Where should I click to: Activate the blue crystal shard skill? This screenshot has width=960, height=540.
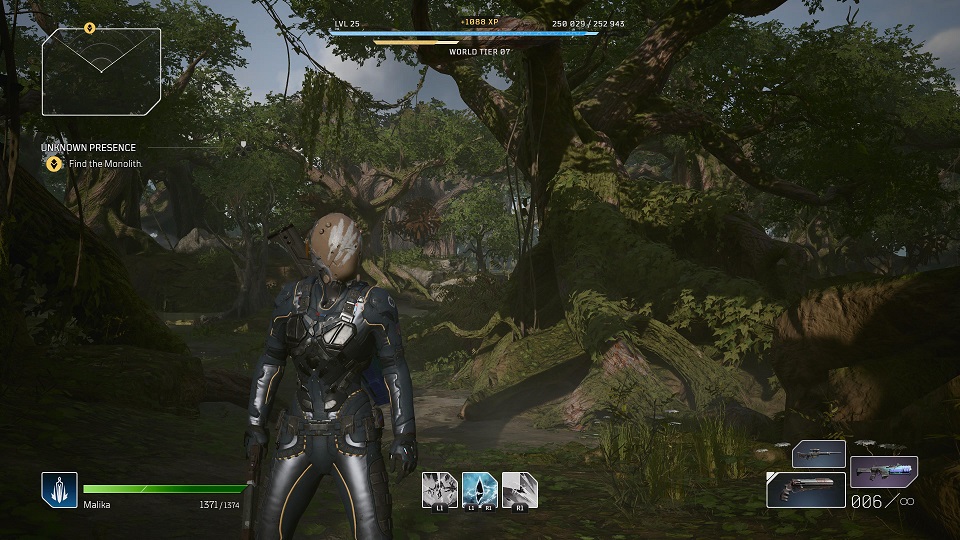(x=480, y=489)
